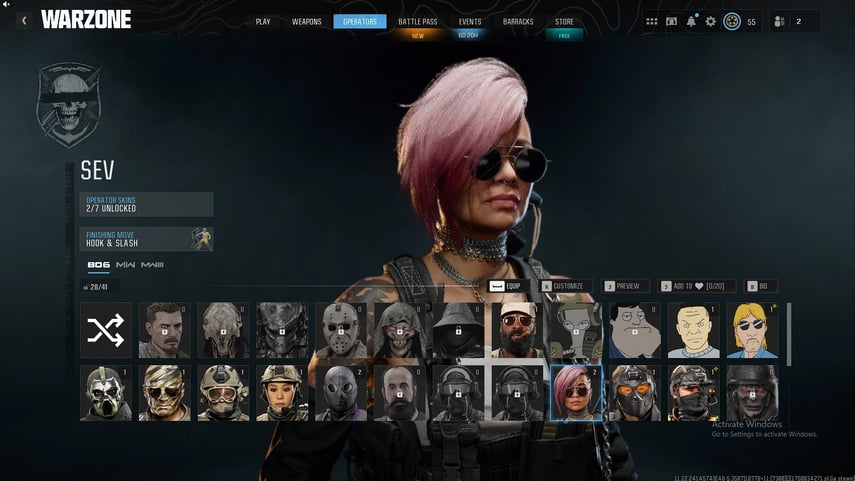Preview the selected operator
The width and height of the screenshot is (855, 481).
(x=626, y=286)
